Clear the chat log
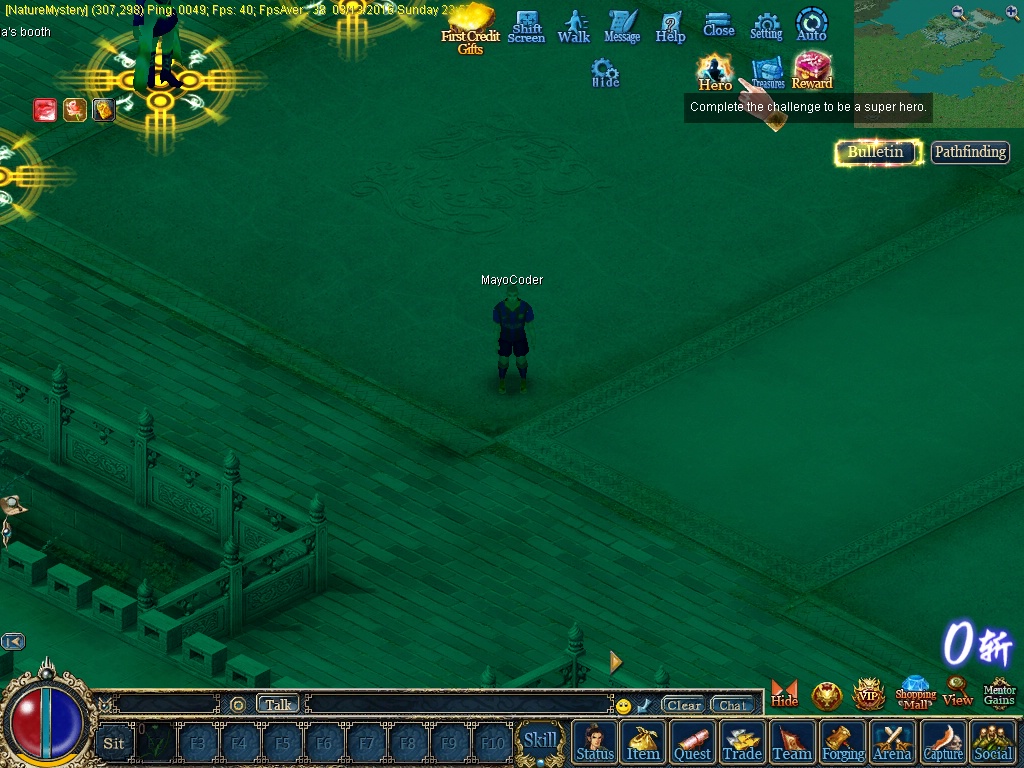1024x768 pixels. [684, 705]
